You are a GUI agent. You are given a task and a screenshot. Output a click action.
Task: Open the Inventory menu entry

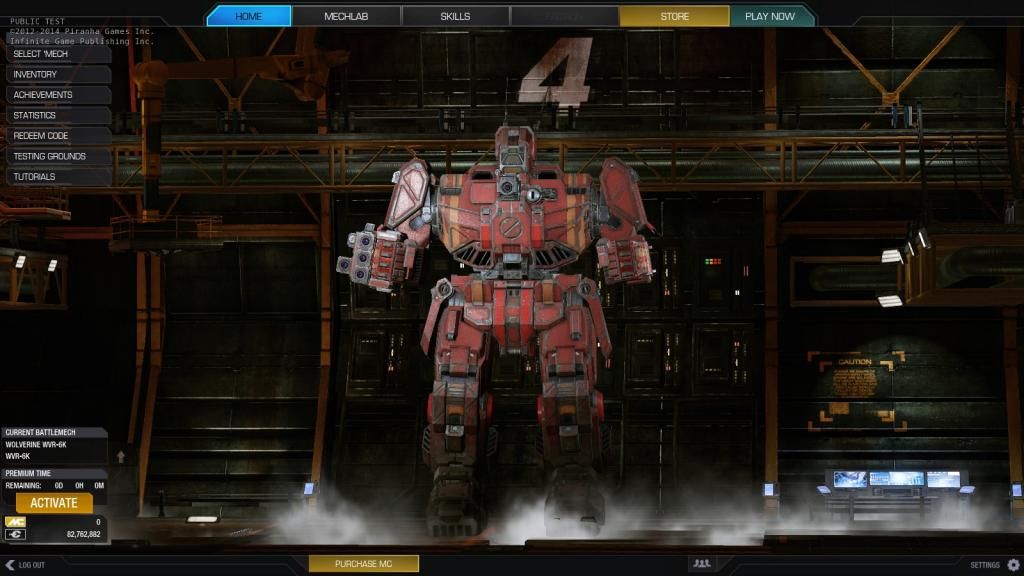pyautogui.click(x=56, y=74)
